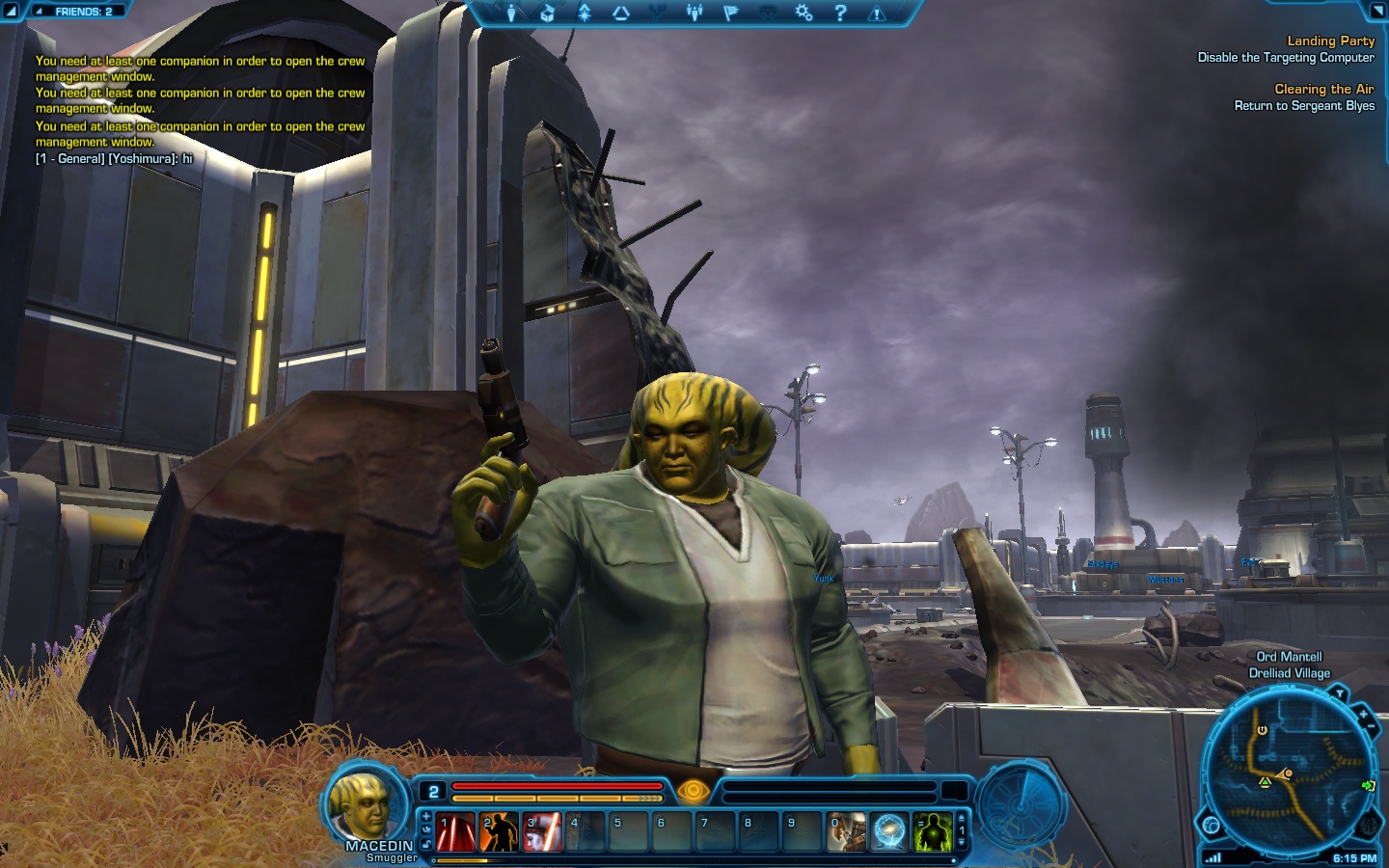Image resolution: width=1389 pixels, height=868 pixels.
Task: Select the Landing Party mission tracker
Action: coord(1330,41)
